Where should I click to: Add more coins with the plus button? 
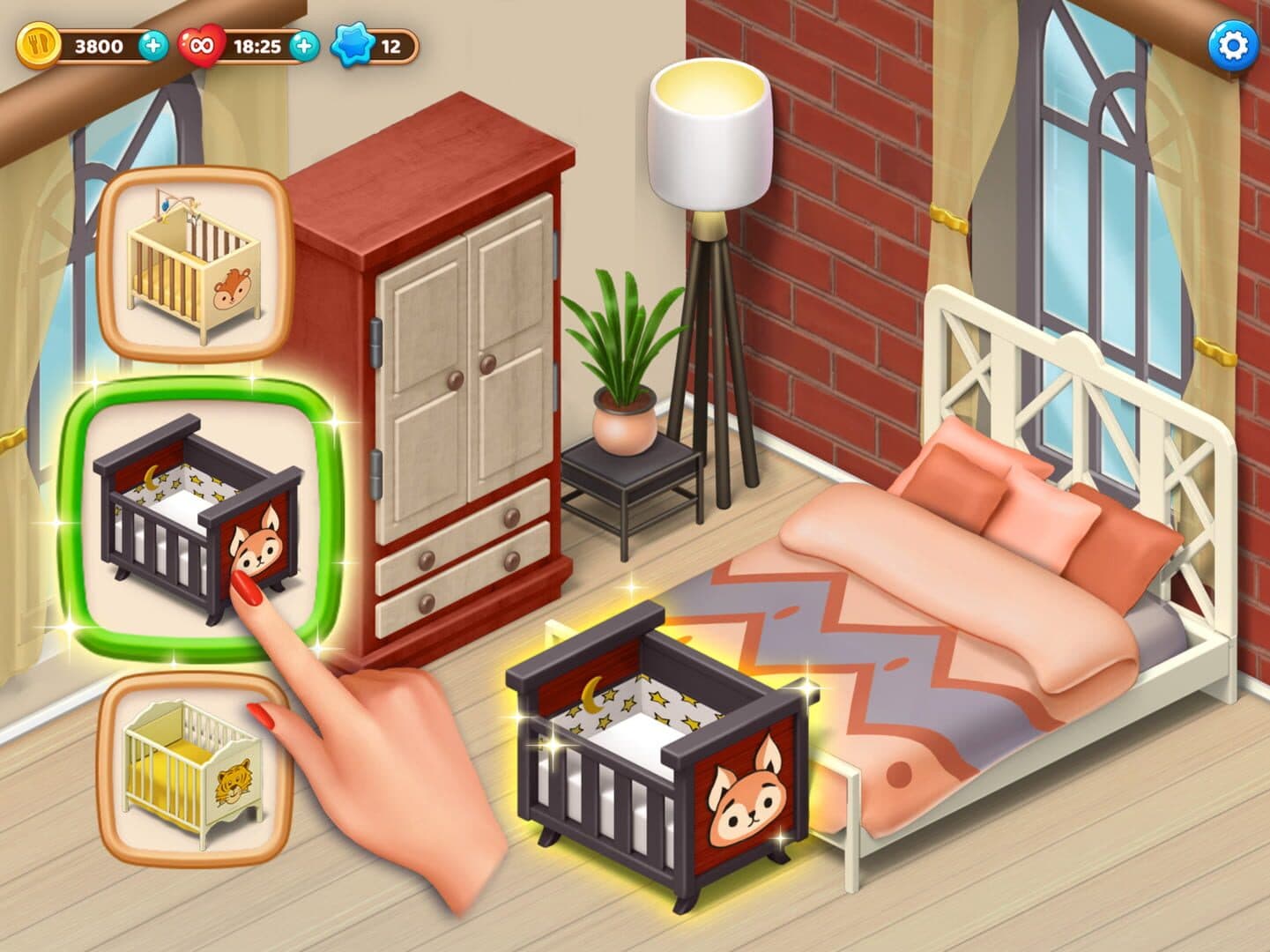click(x=153, y=46)
